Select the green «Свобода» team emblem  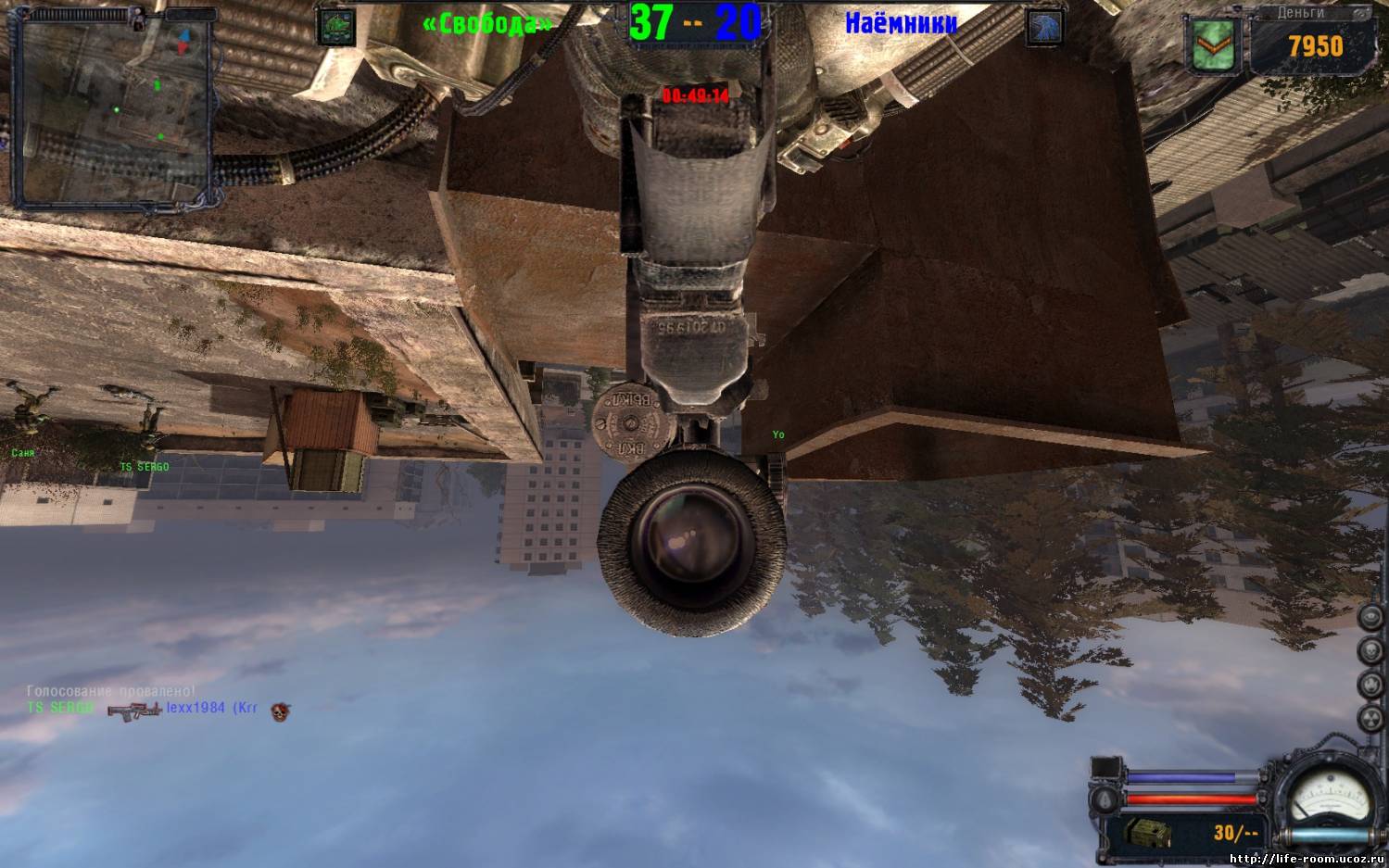[x=335, y=27]
